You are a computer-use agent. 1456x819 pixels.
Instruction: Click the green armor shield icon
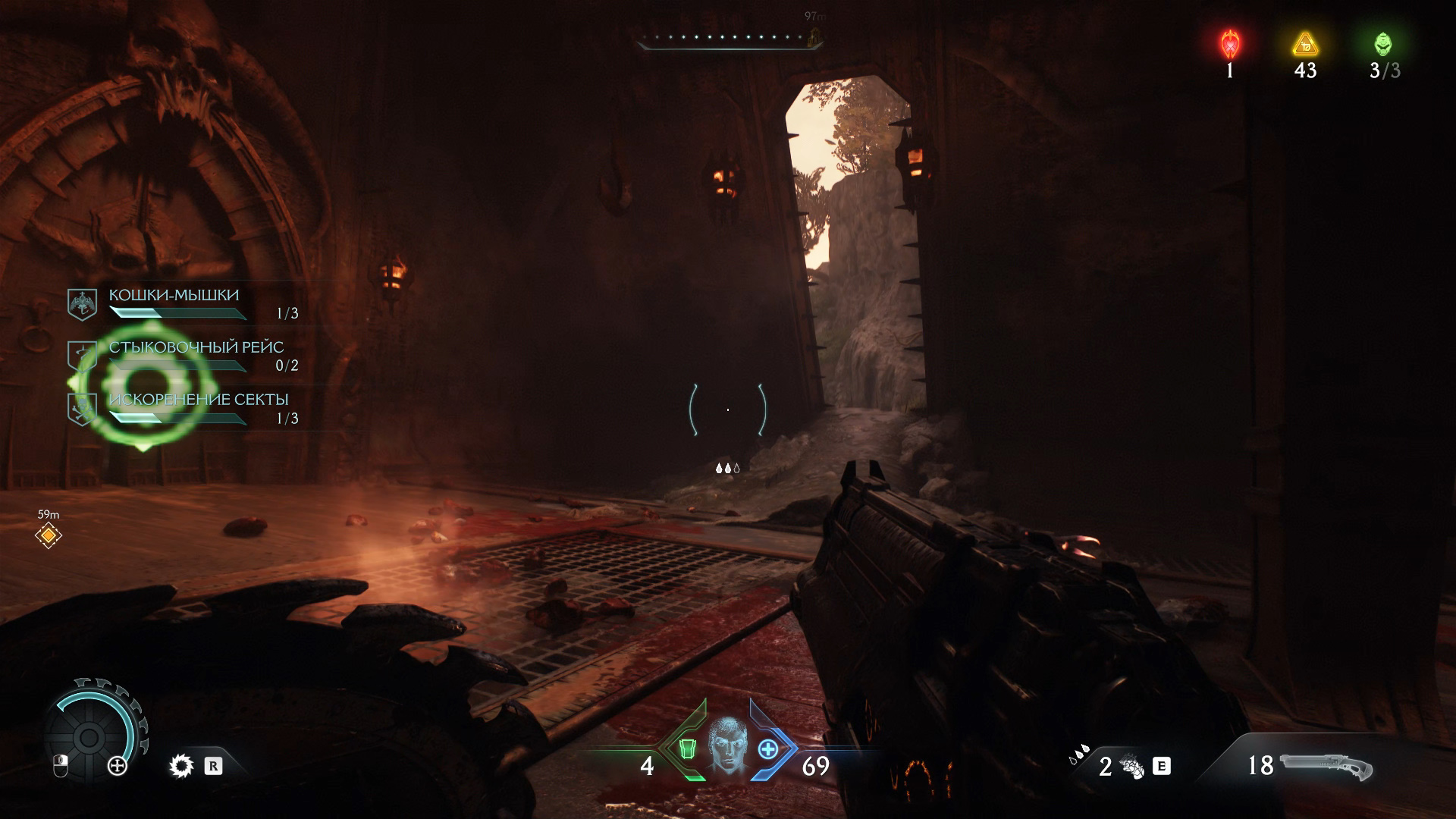[687, 749]
